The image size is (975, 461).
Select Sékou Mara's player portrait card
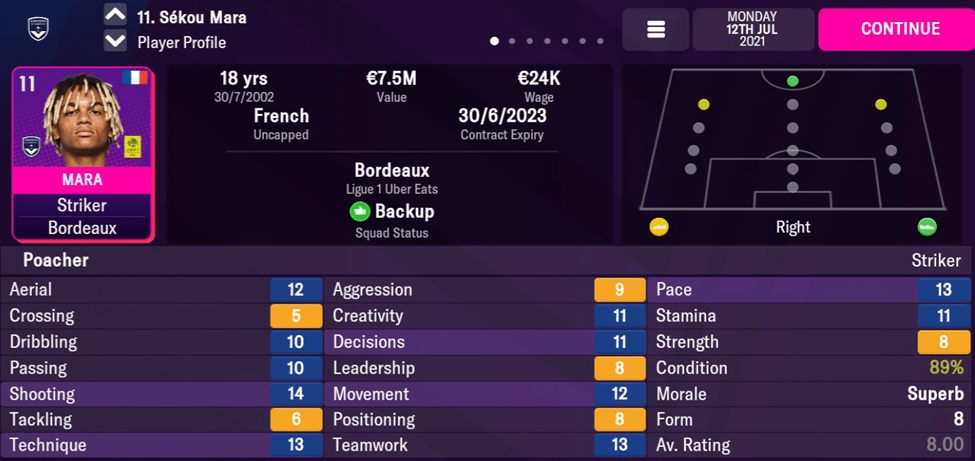[83, 154]
